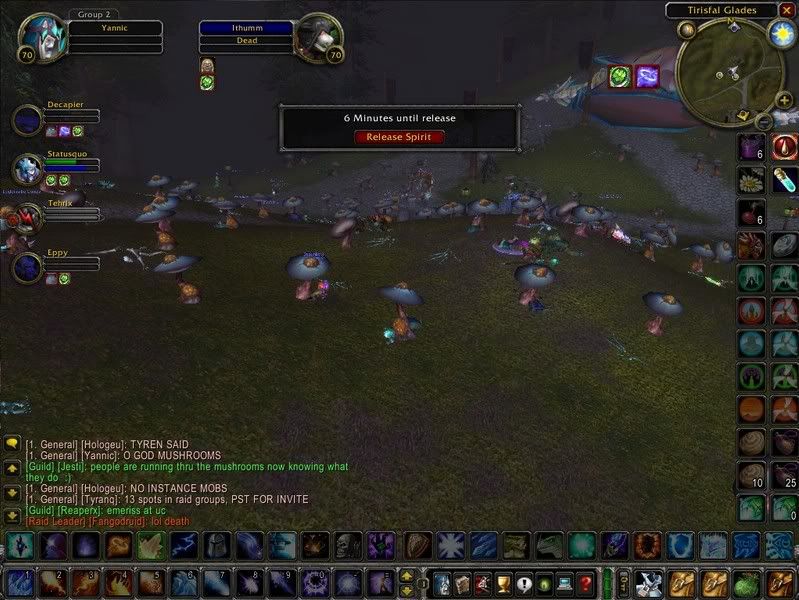Click Ithumm's target portrait
This screenshot has width=799, height=600.
click(319, 38)
